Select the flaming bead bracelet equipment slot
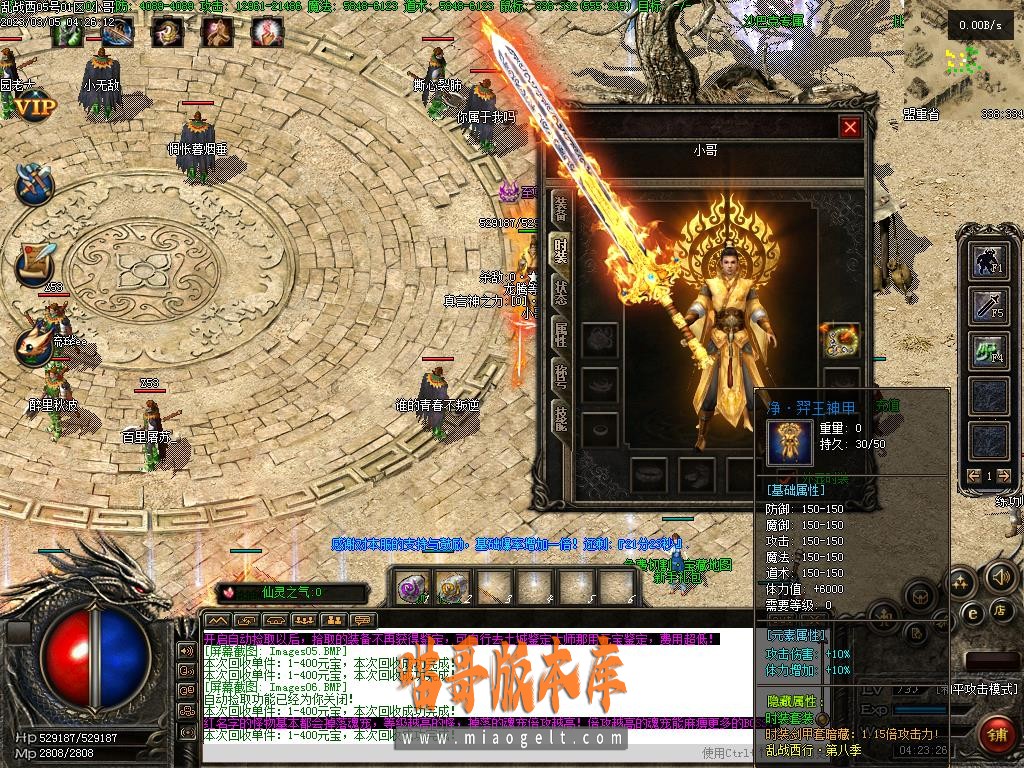This screenshot has height=768, width=1024. 840,341
